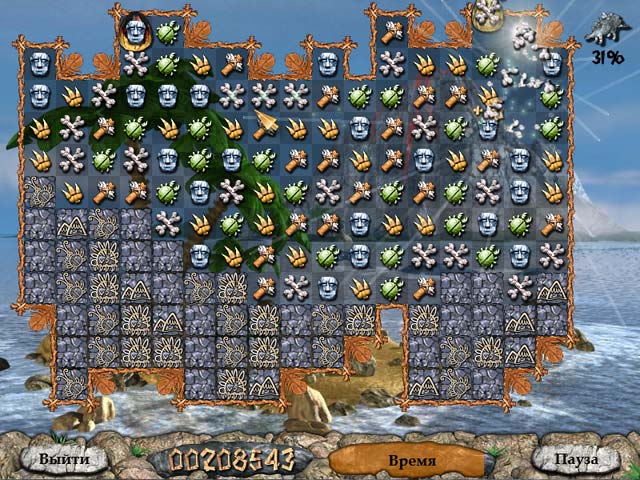Click the Выйти exit button
Viewport: 640px width, 480px height.
point(64,459)
